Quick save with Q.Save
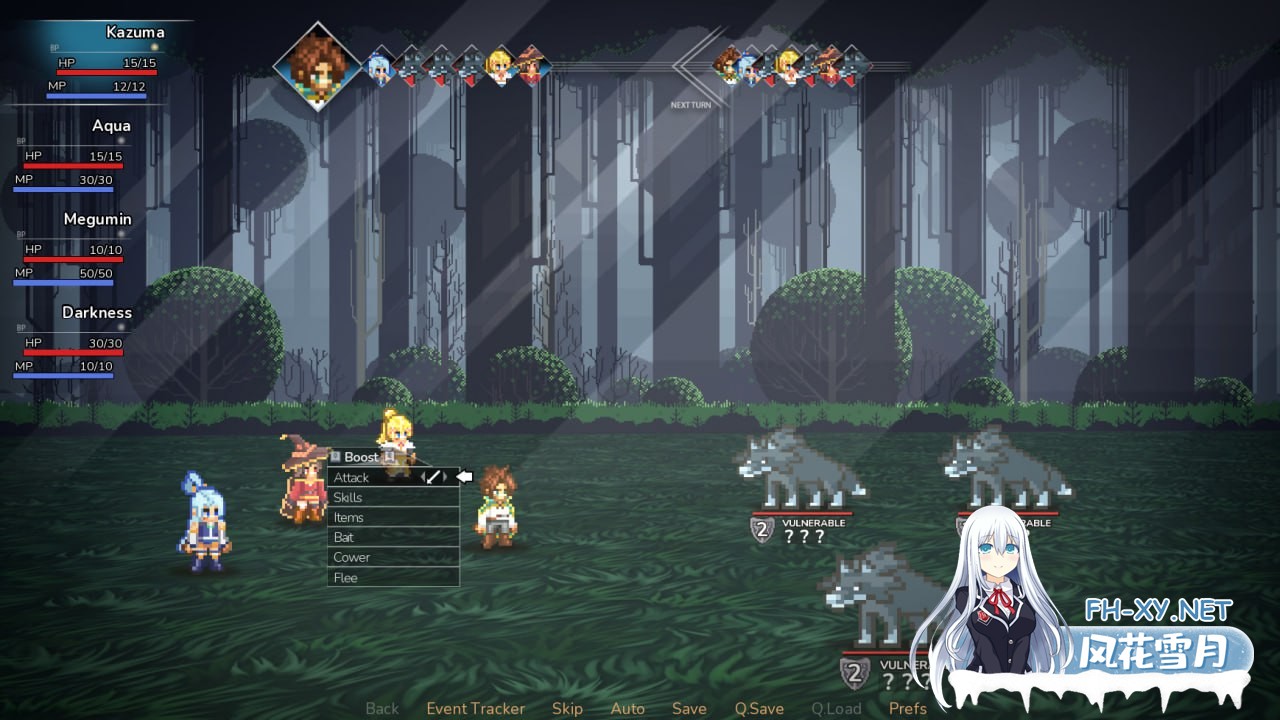Viewport: 1280px width, 720px height. click(x=759, y=708)
